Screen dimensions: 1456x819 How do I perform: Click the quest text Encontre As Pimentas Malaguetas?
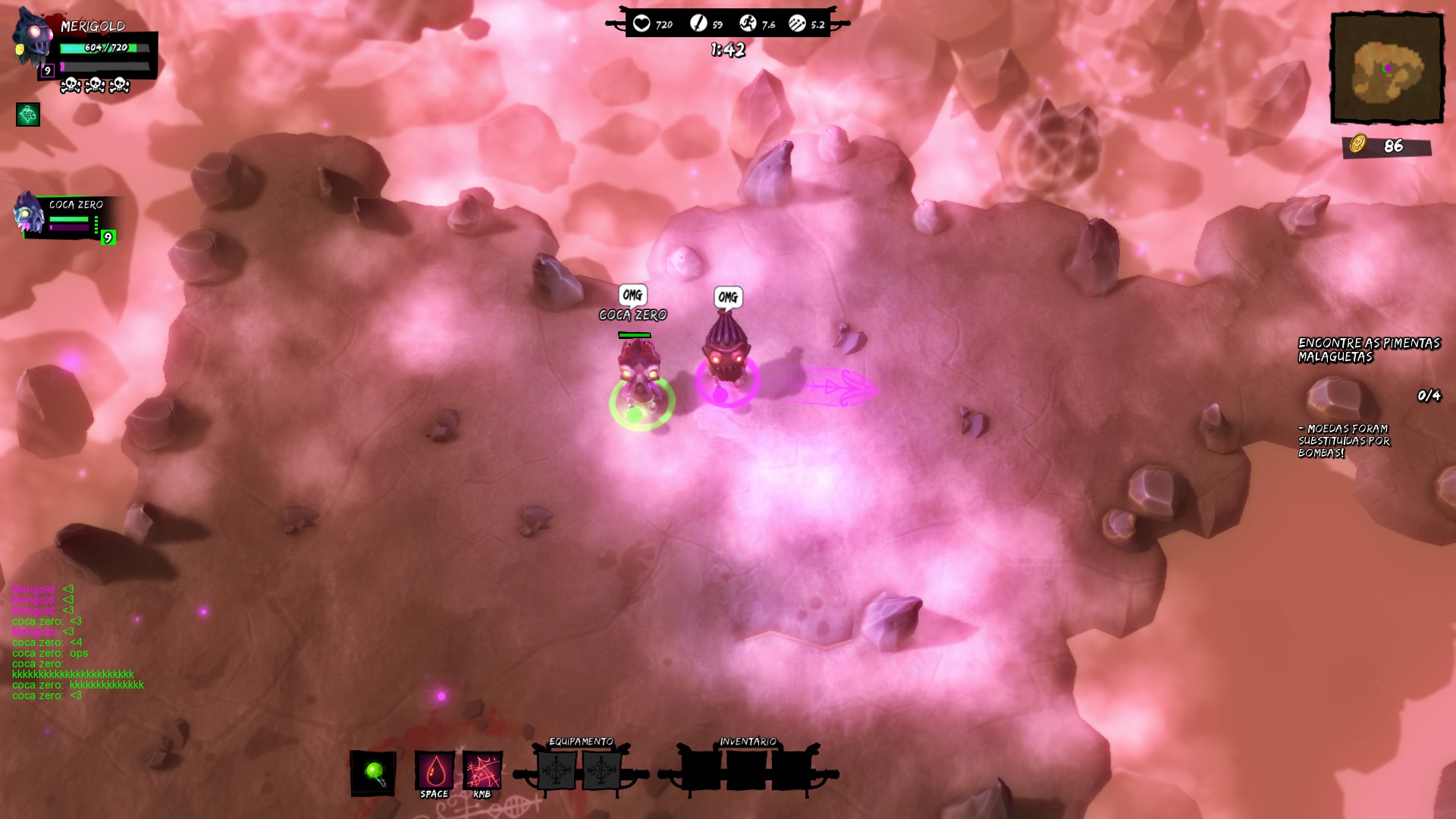[1367, 350]
